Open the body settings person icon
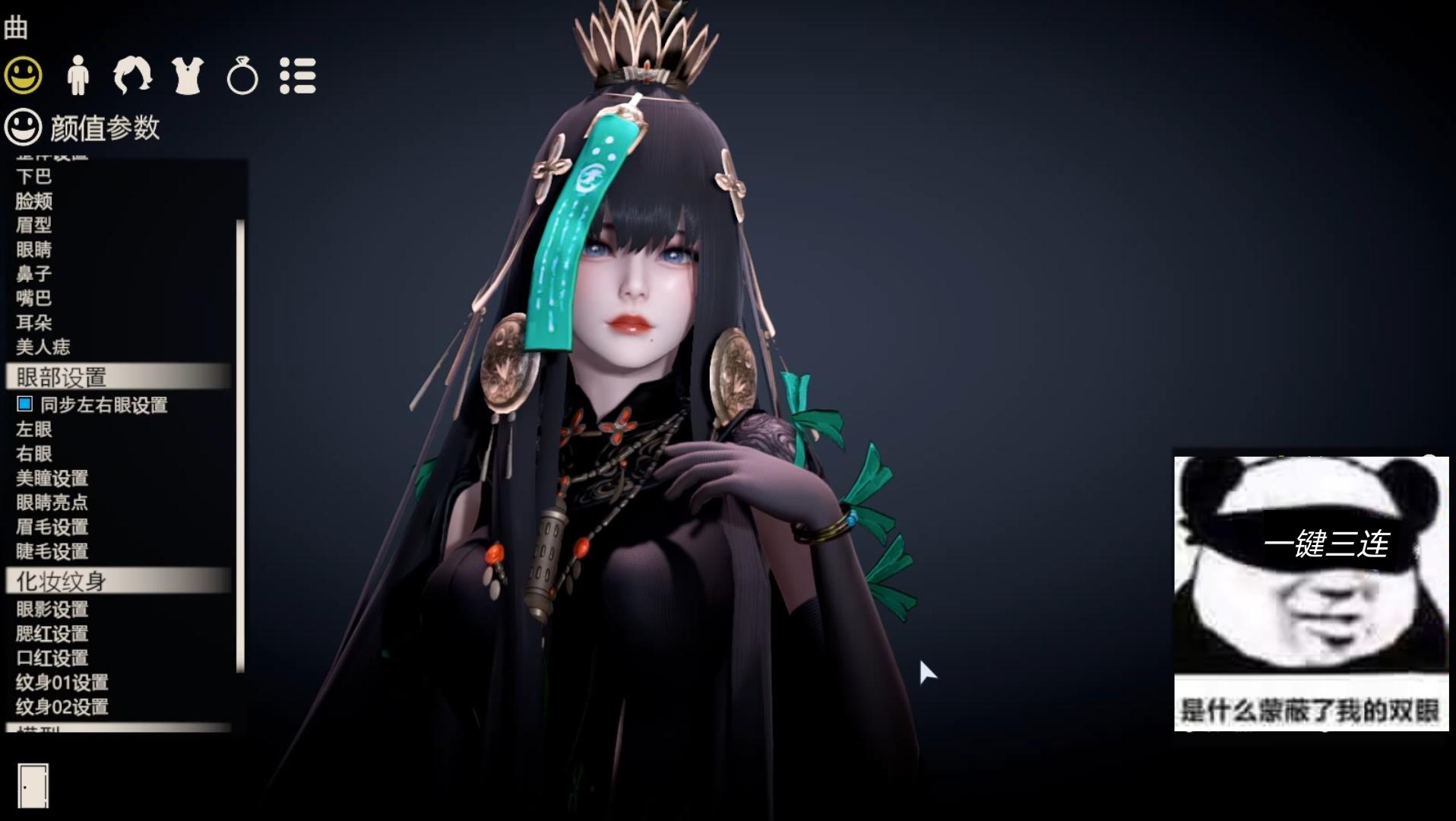The width and height of the screenshot is (1456, 821). point(77,75)
